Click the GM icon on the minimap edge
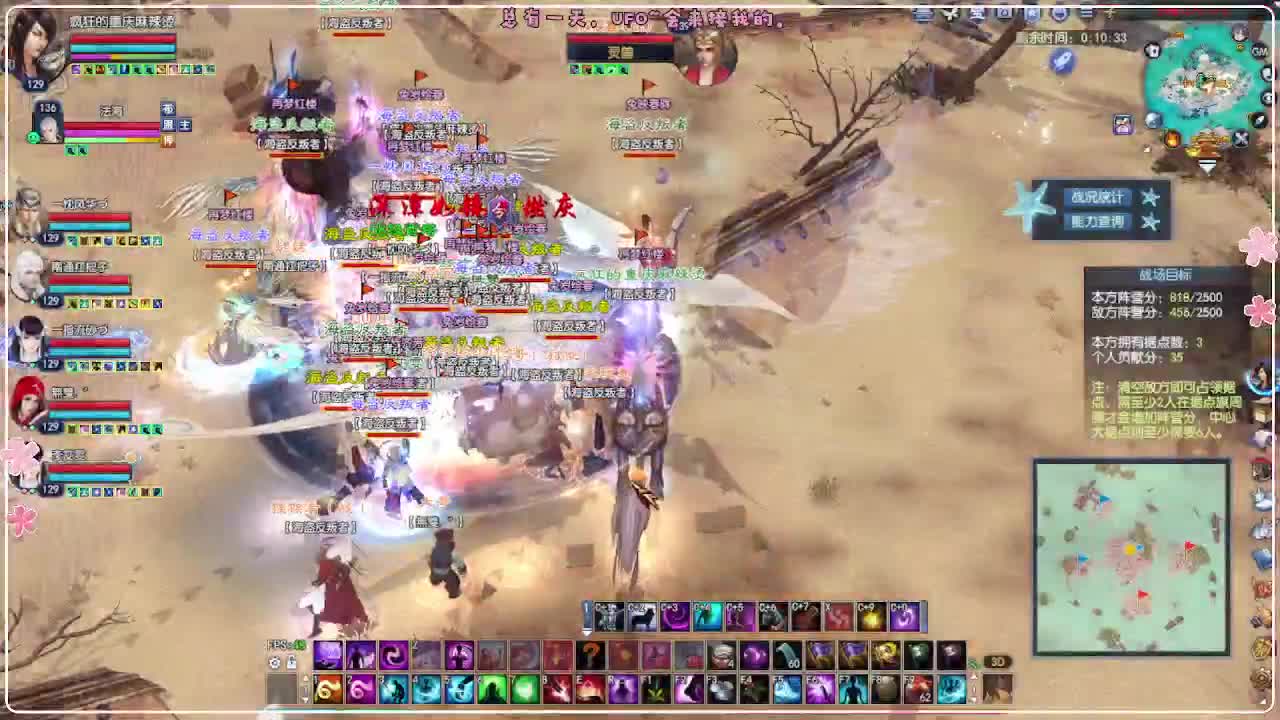1280x720 pixels. pos(1259,51)
